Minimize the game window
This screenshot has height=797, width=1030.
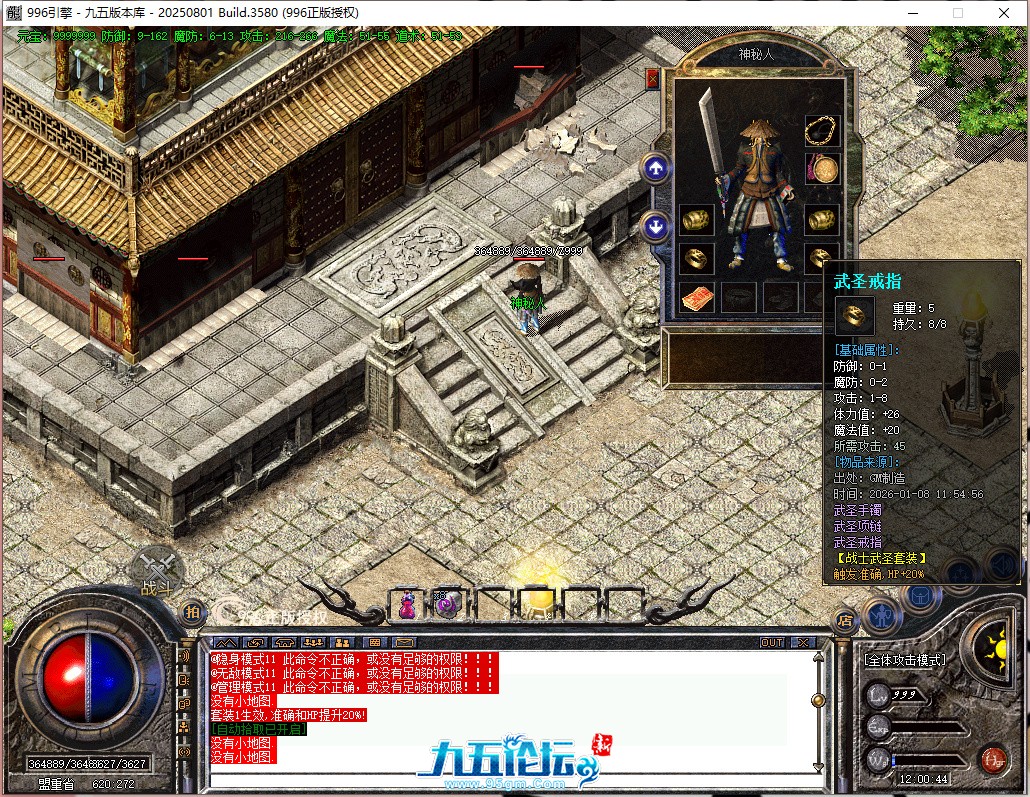click(912, 13)
